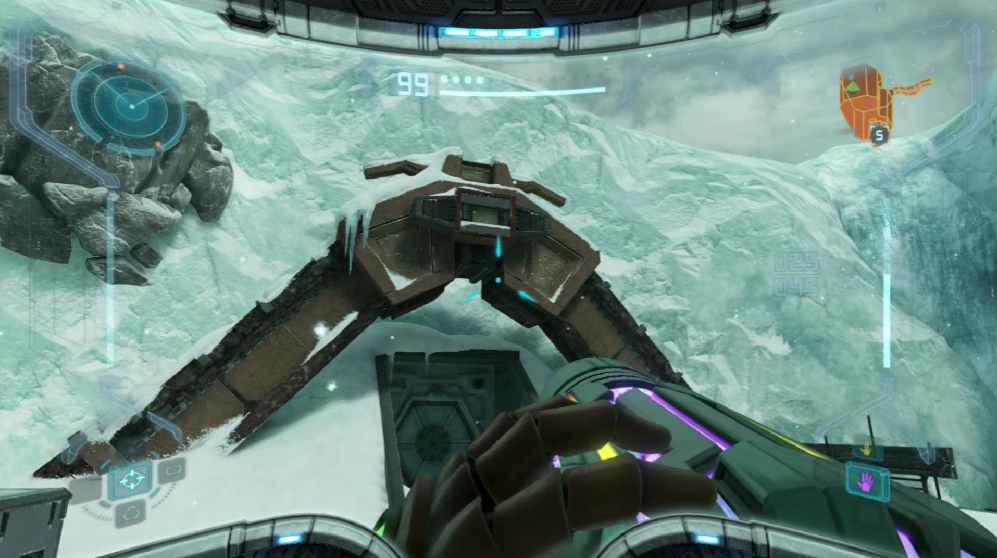Choose the small yellow hand icon
Image resolution: width=997 pixels, height=558 pixels.
pyautogui.click(x=866, y=449)
